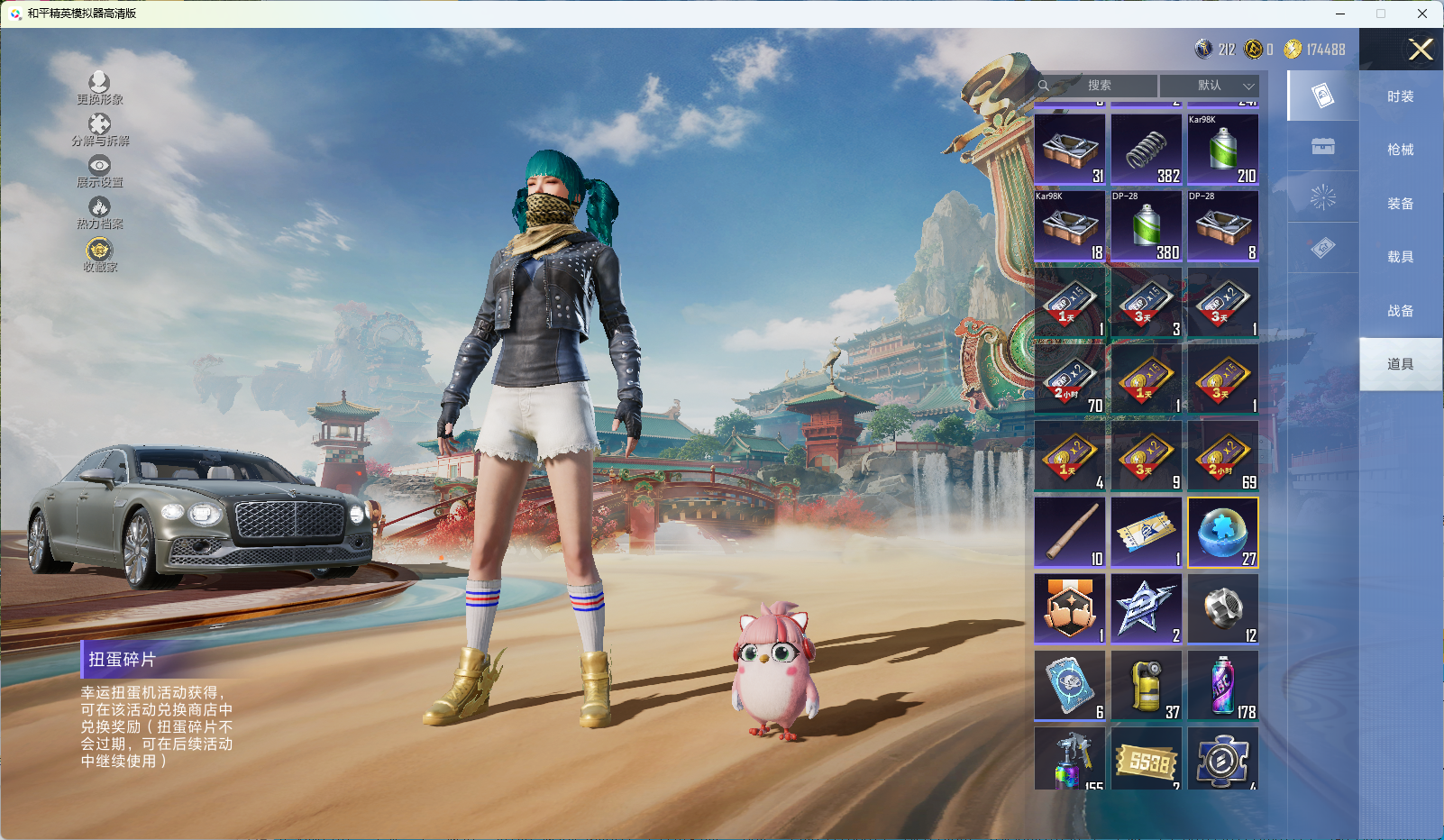Screen dimensions: 1444x840
Task: Select the yellow spray can with count 37
Action: coord(1147,686)
